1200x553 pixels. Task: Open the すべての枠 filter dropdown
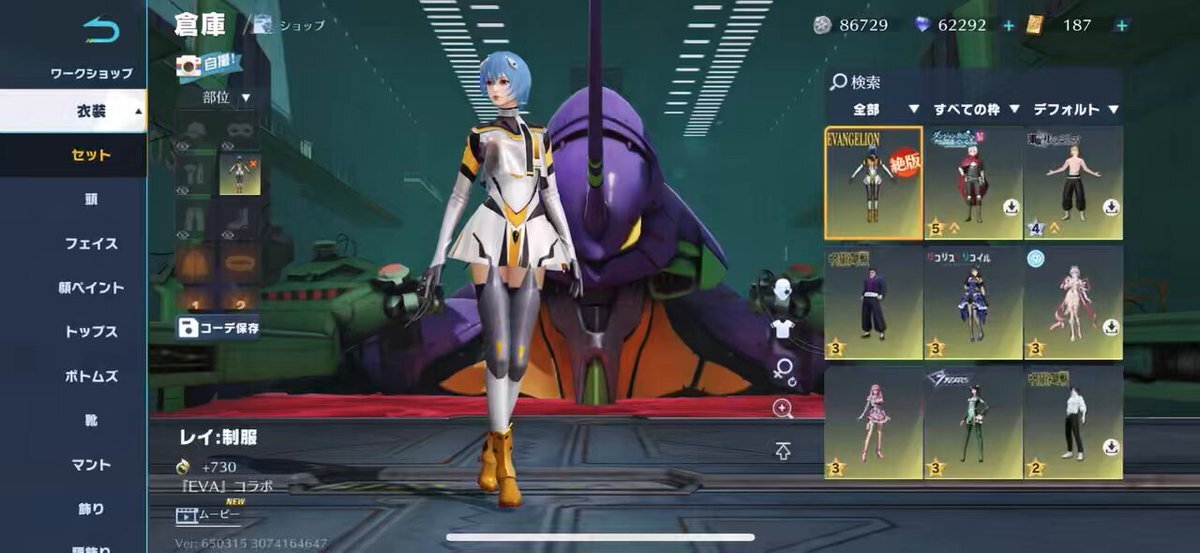[976, 109]
